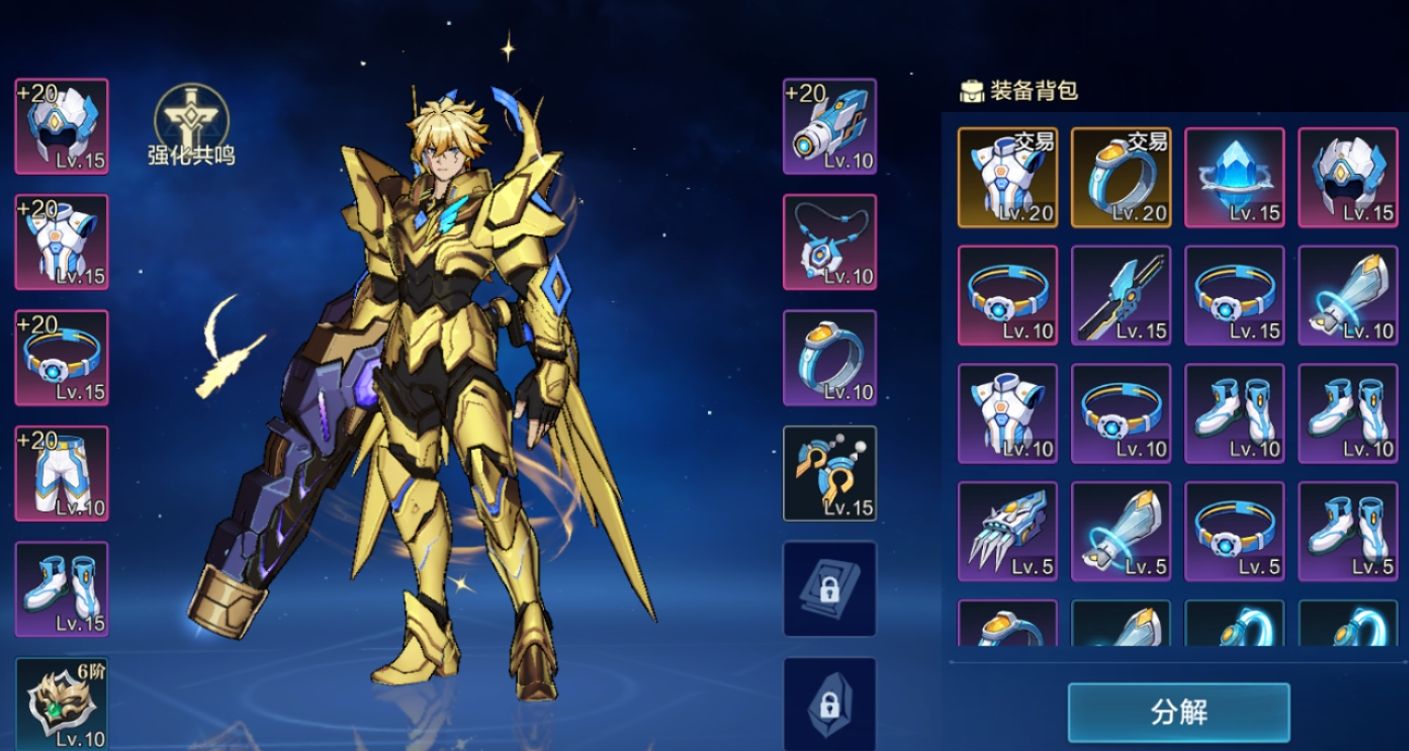Select the equipped +20 chest armor slot
Viewport: 1409px width, 751px height.
[x=62, y=242]
